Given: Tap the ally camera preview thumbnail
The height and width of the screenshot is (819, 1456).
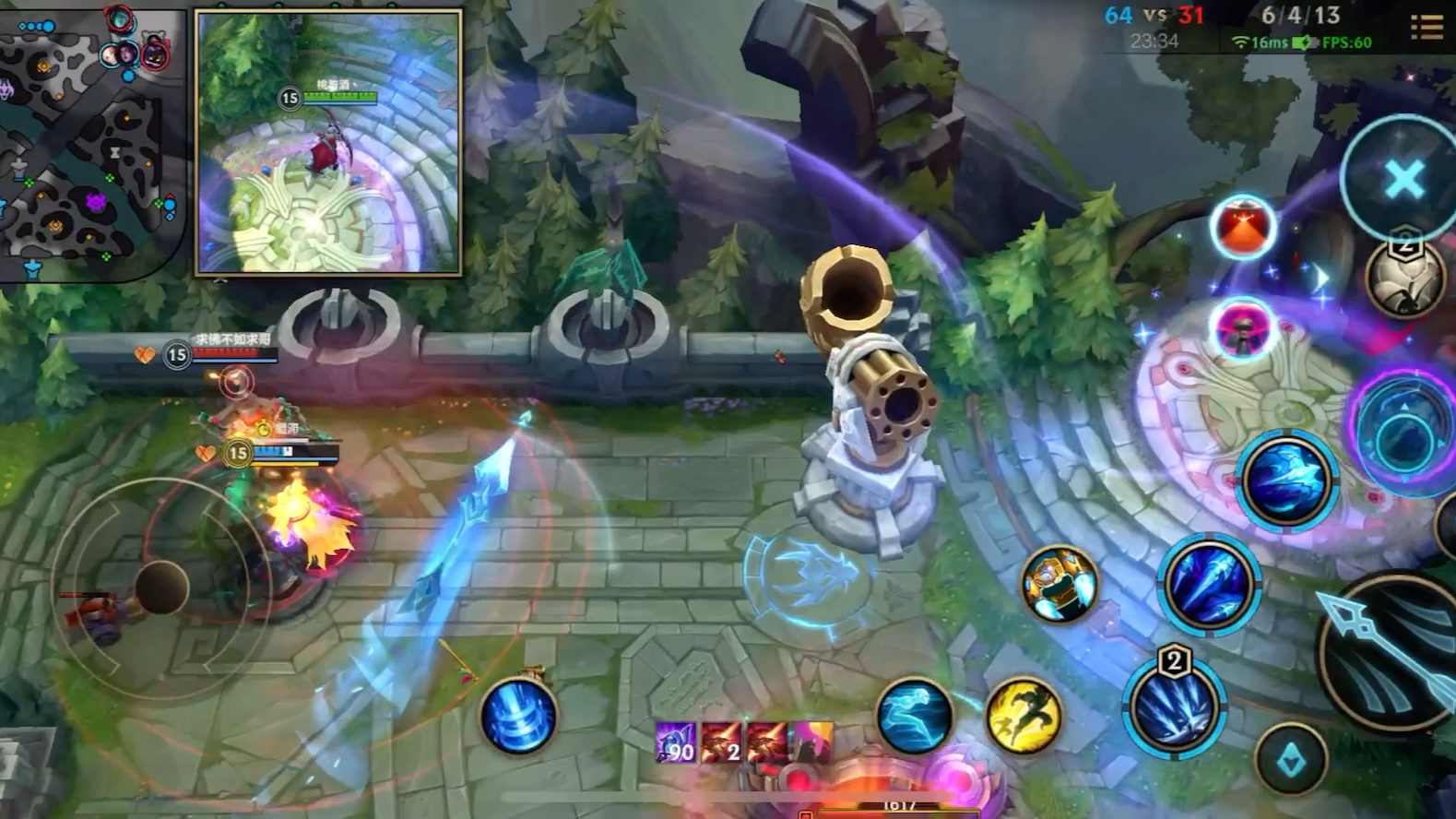Looking at the screenshot, I should coord(328,143).
